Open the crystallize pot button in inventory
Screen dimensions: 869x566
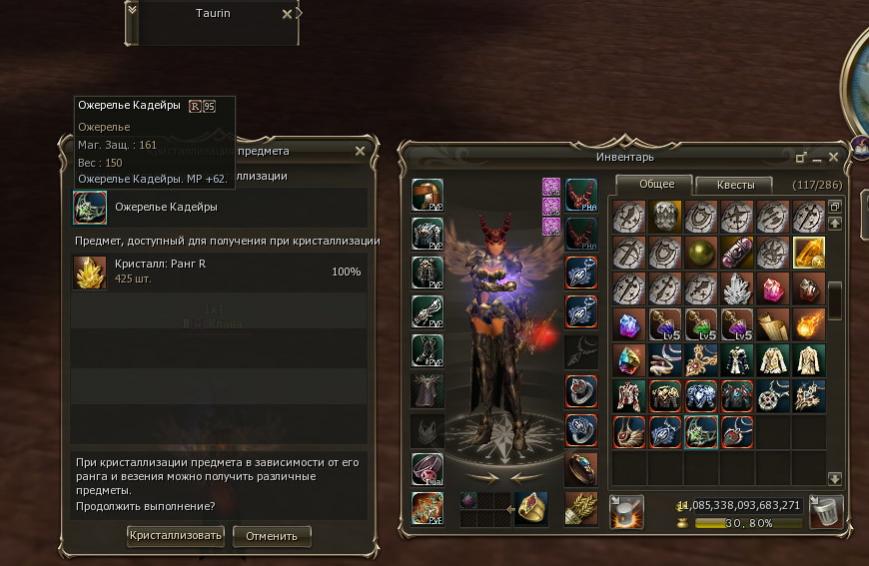[627, 510]
